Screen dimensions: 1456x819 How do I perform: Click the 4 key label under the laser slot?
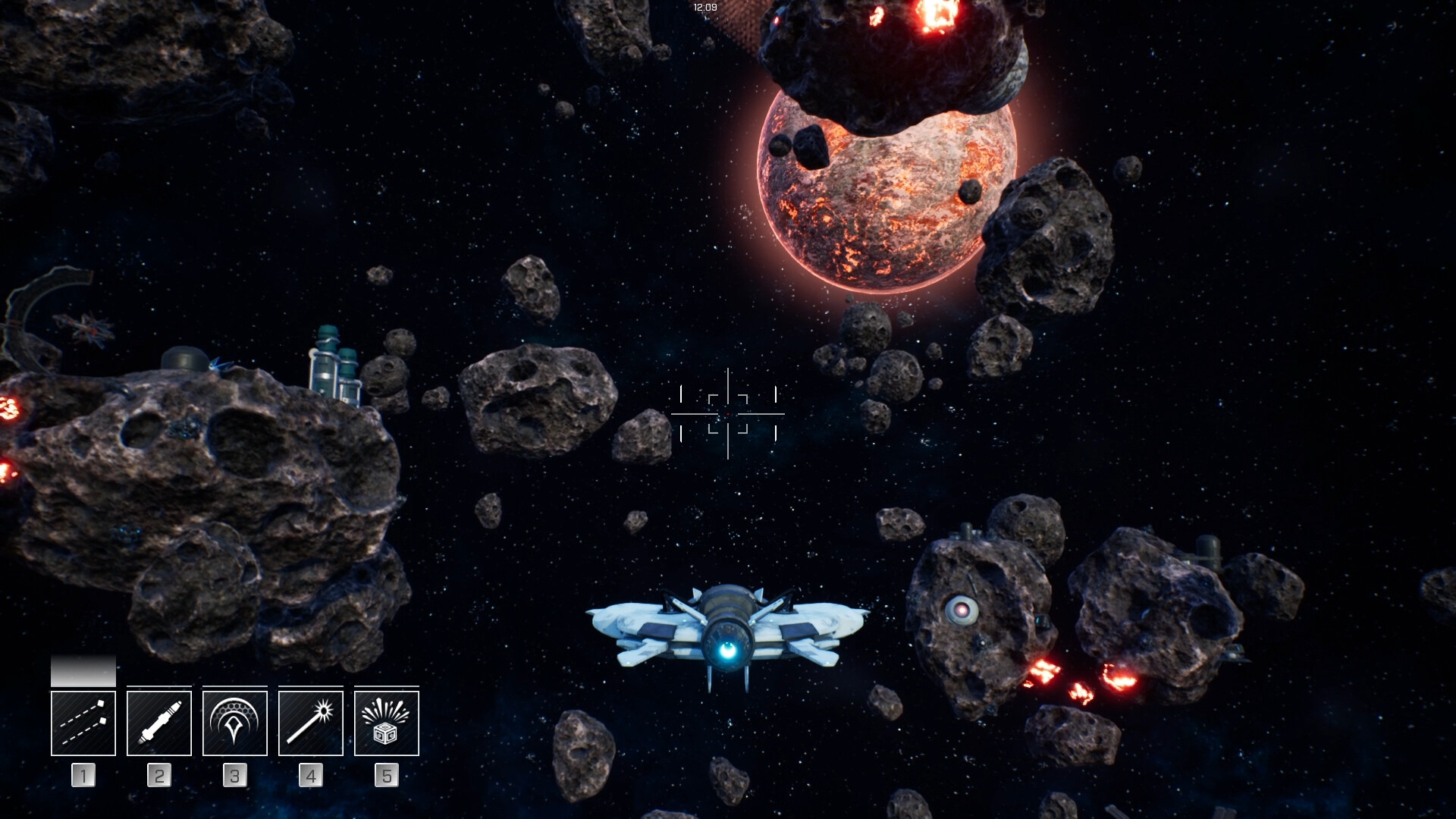coord(311,775)
